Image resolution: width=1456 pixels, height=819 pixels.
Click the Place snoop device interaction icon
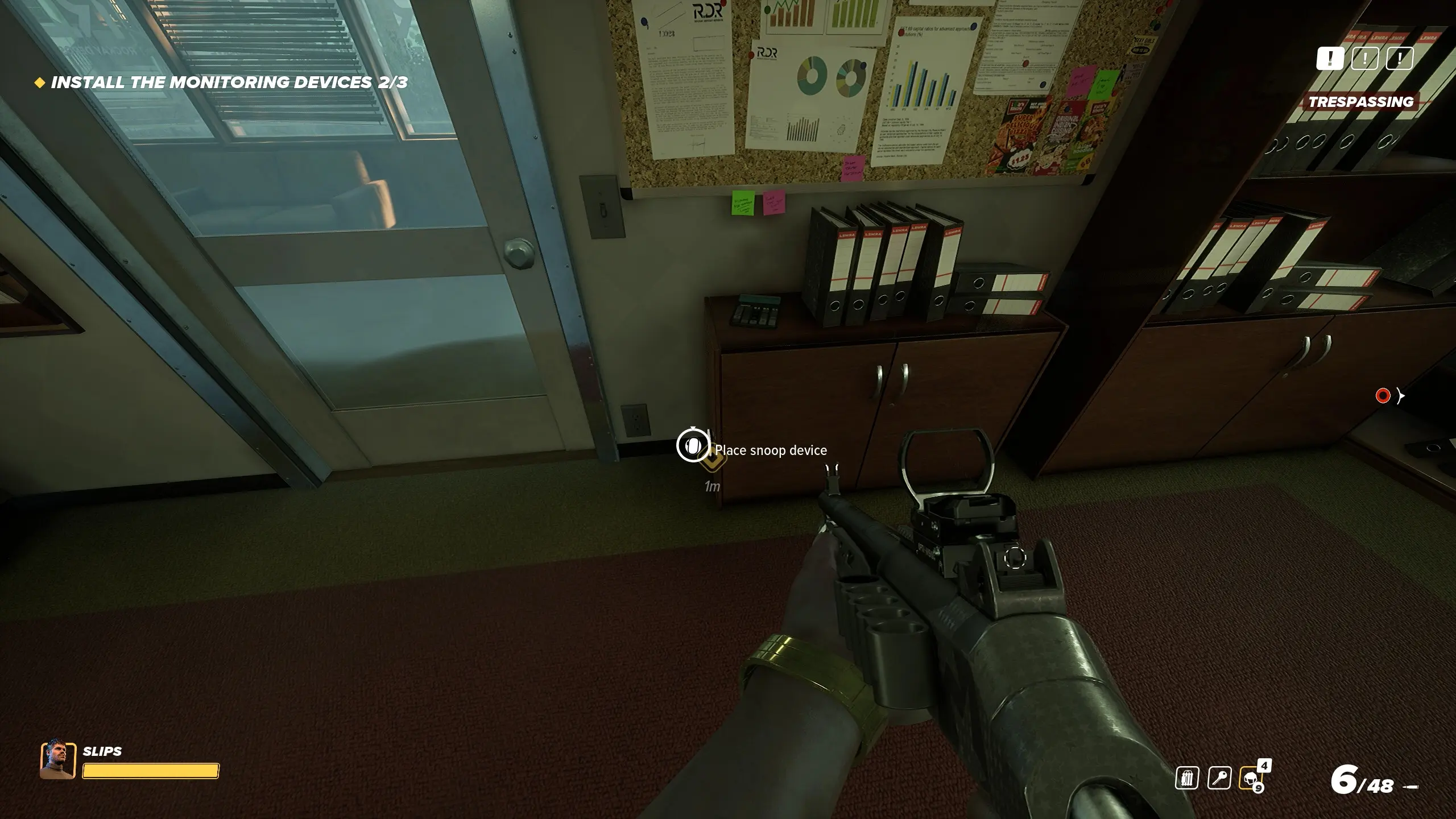pyautogui.click(x=693, y=445)
